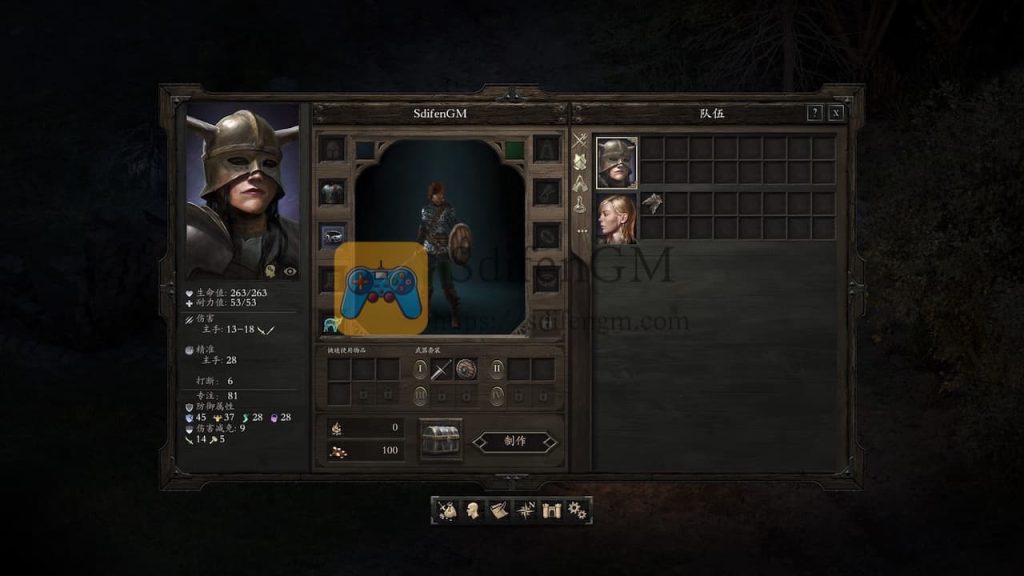Select the equipped sword weapon slot
This screenshot has width=1024, height=576.
[x=442, y=369]
